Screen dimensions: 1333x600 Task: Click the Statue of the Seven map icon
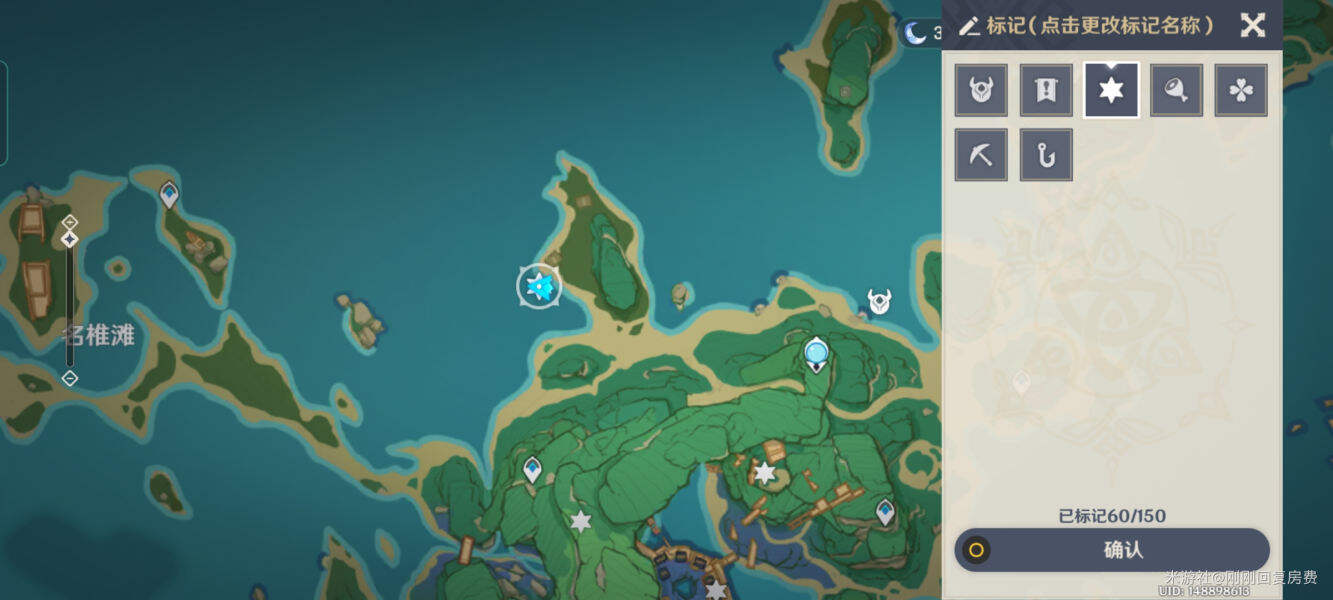[817, 353]
